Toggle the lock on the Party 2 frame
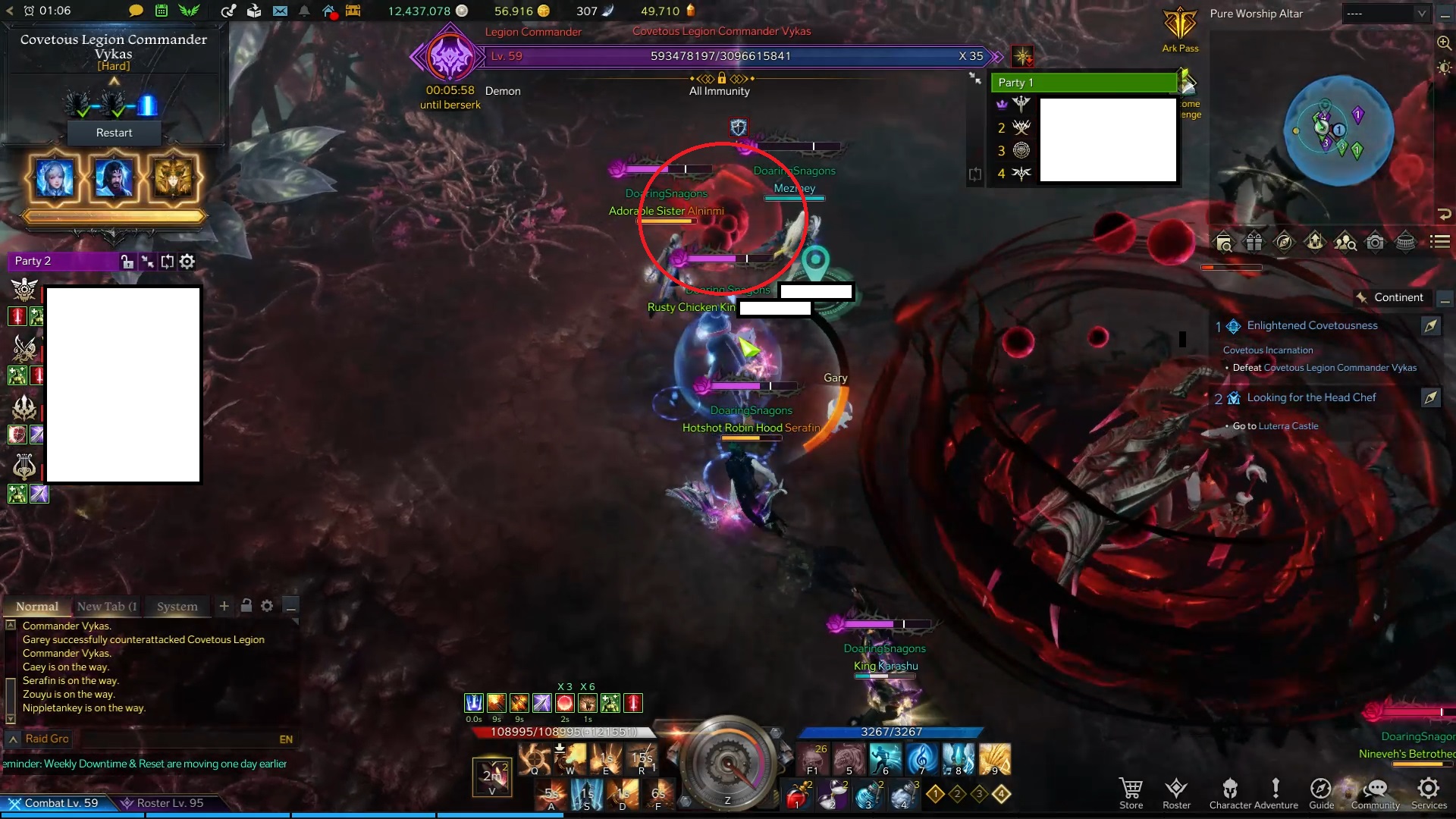The height and width of the screenshot is (819, 1456). [127, 261]
